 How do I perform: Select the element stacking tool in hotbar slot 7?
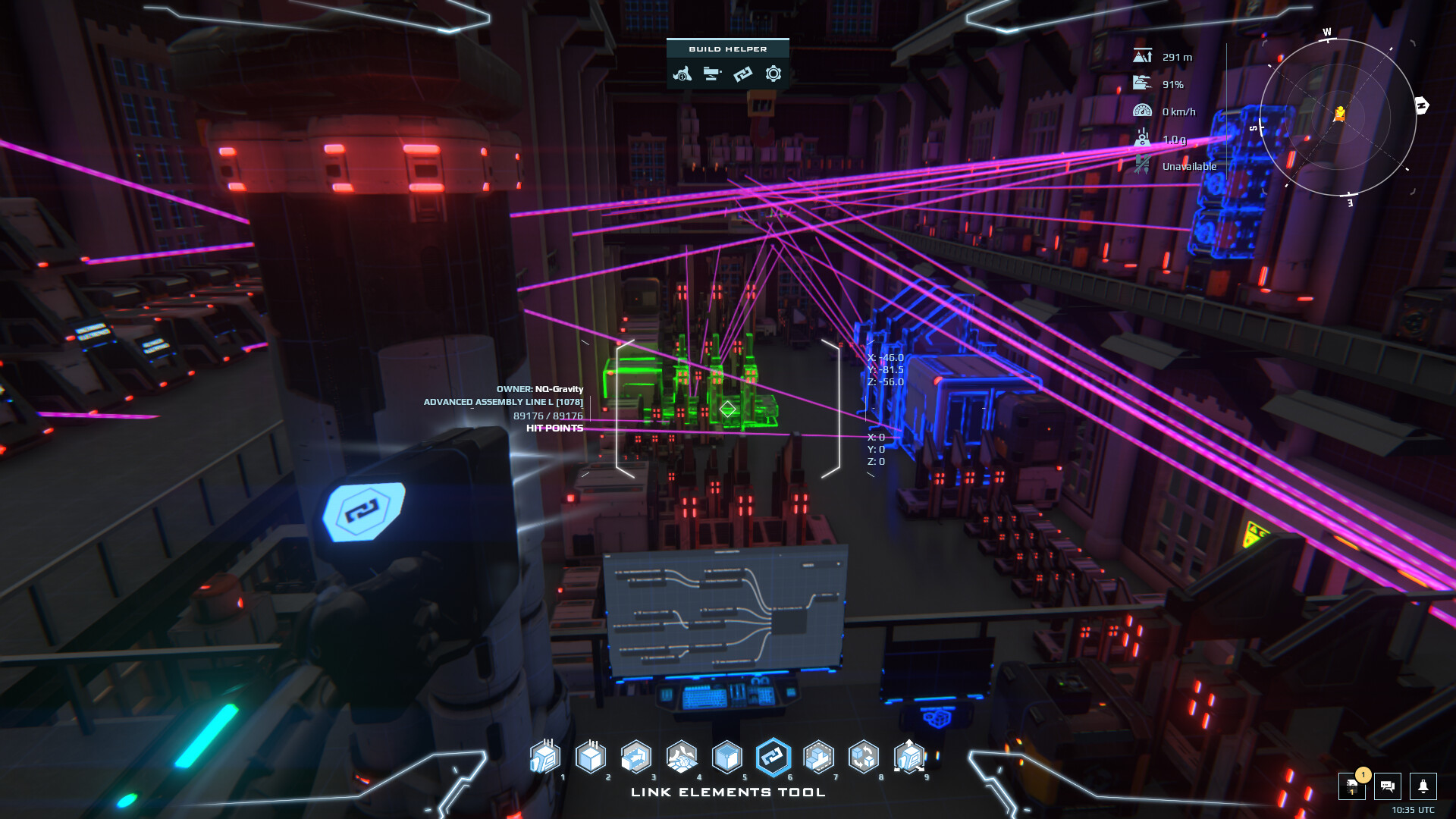pos(820,758)
